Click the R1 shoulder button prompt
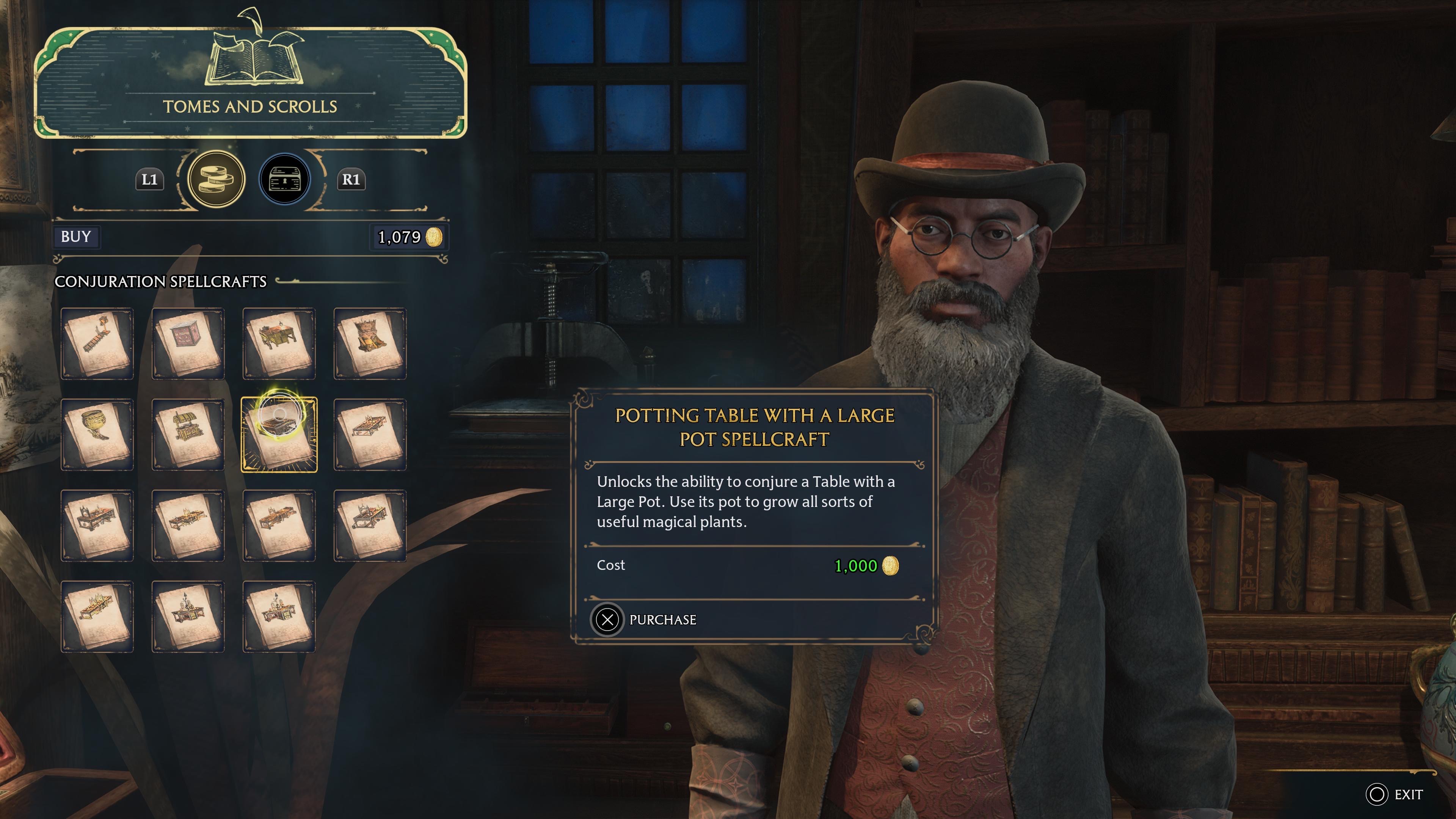The height and width of the screenshot is (819, 1456). click(351, 179)
